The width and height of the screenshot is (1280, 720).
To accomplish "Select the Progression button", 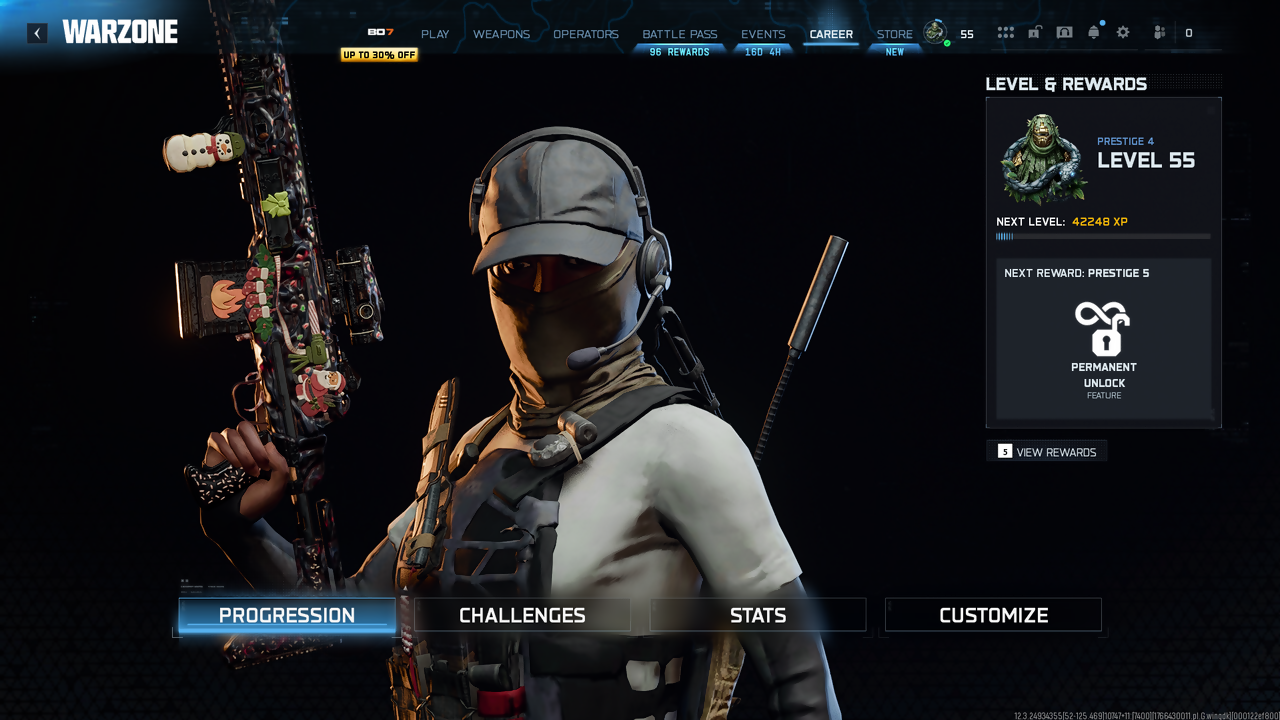I will (x=287, y=615).
